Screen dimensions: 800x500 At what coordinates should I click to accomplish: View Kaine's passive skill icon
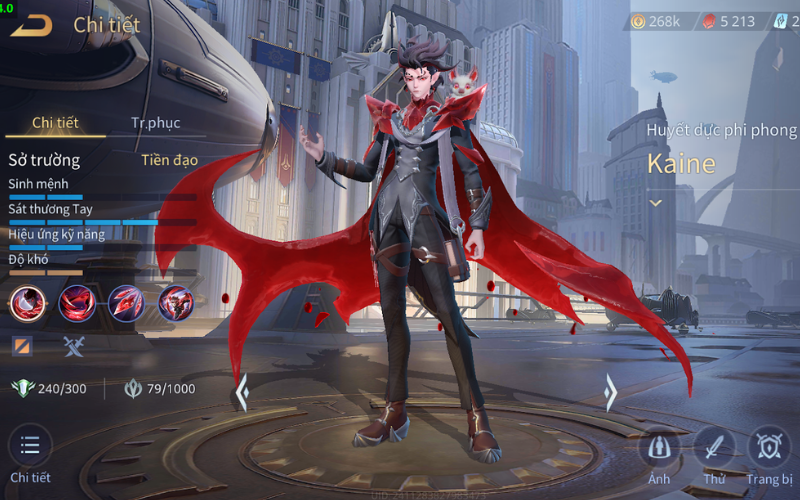point(28,302)
